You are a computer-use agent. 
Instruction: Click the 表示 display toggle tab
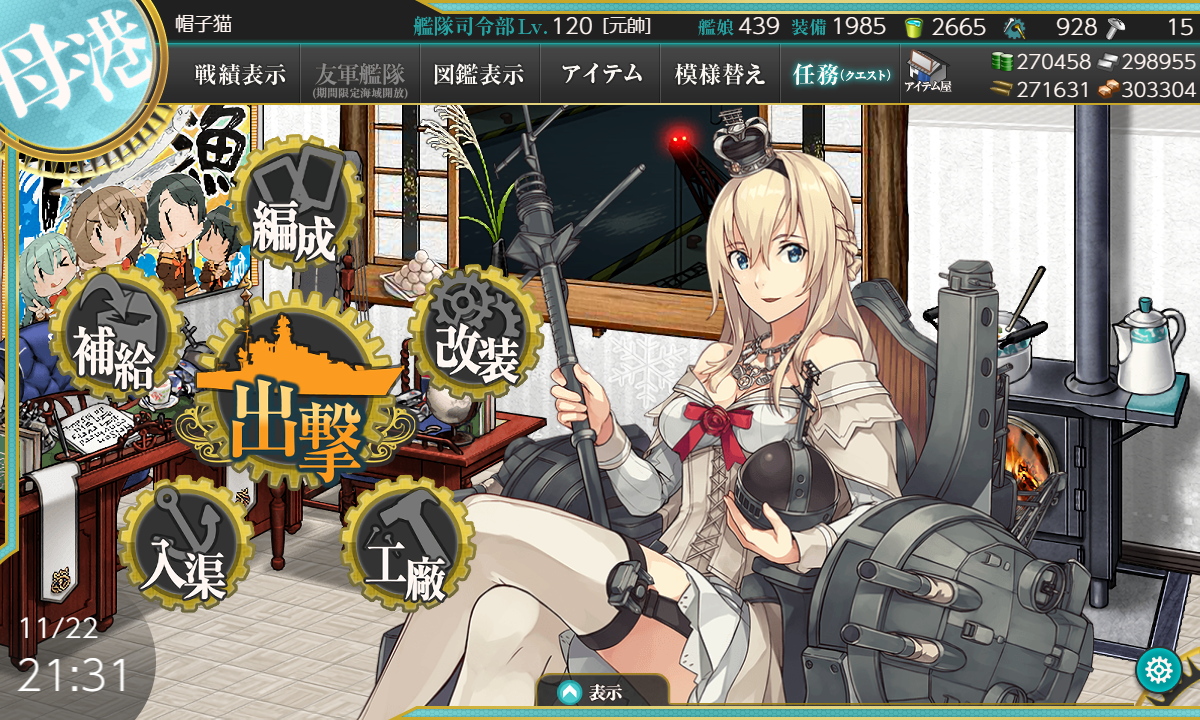[x=603, y=691]
